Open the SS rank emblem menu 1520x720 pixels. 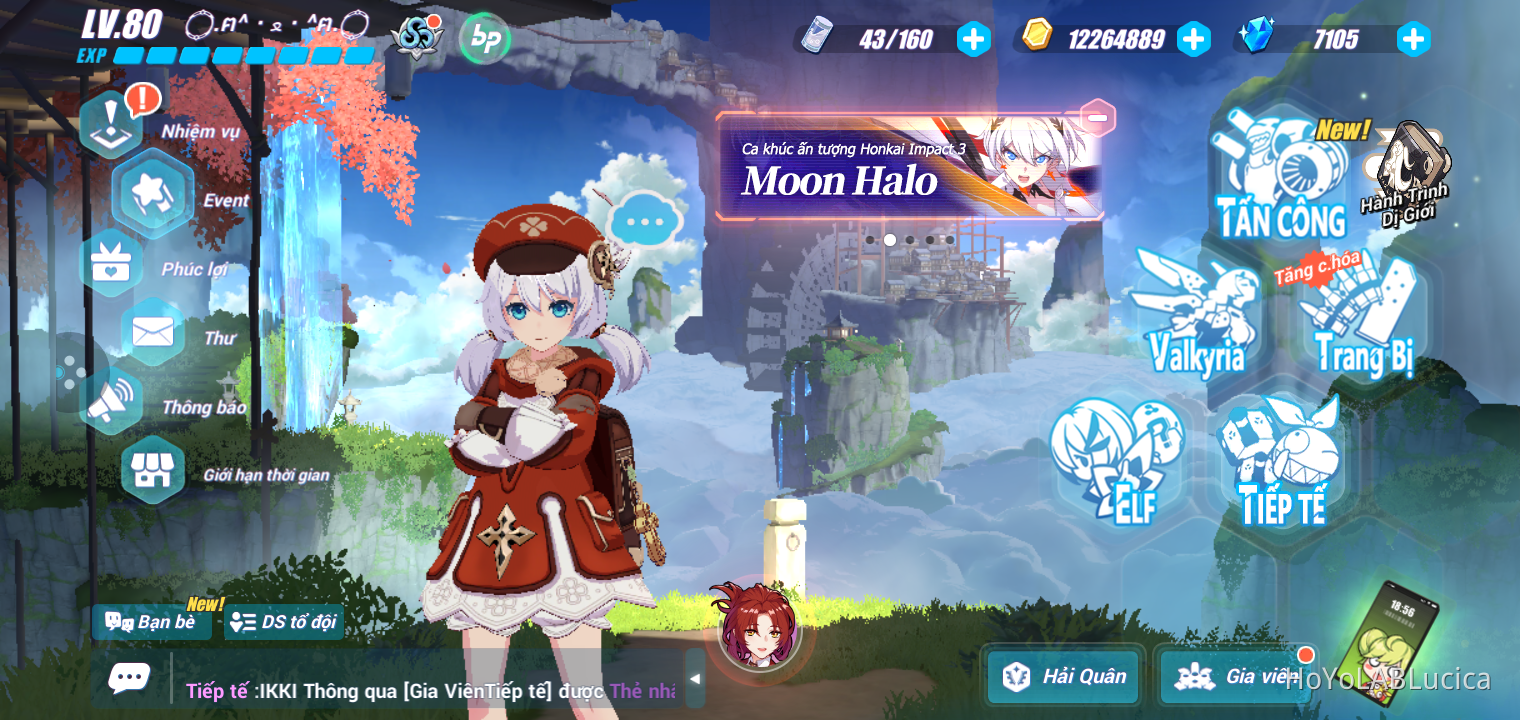click(417, 38)
